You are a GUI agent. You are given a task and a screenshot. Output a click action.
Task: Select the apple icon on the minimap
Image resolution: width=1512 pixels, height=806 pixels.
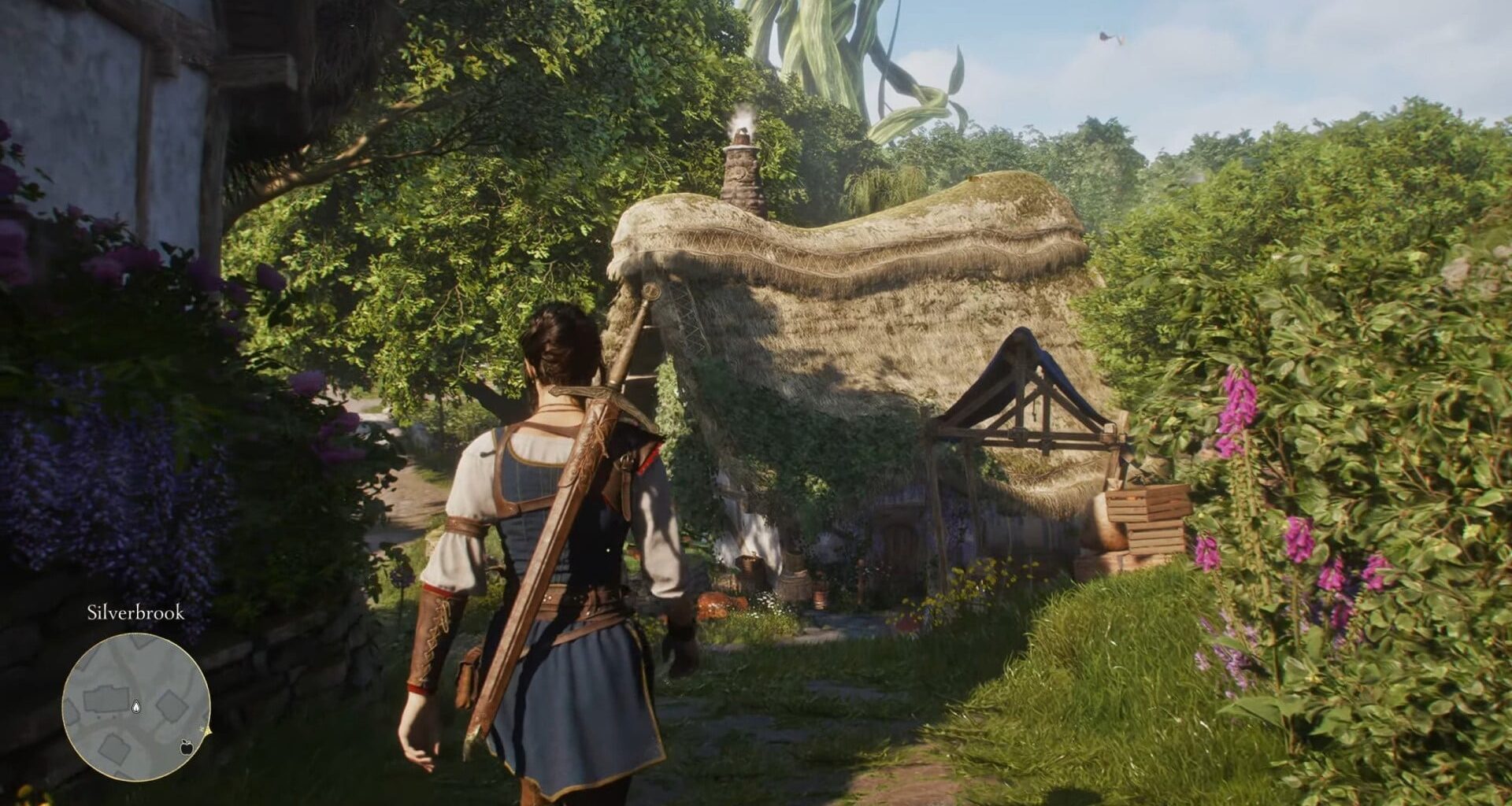coord(186,748)
